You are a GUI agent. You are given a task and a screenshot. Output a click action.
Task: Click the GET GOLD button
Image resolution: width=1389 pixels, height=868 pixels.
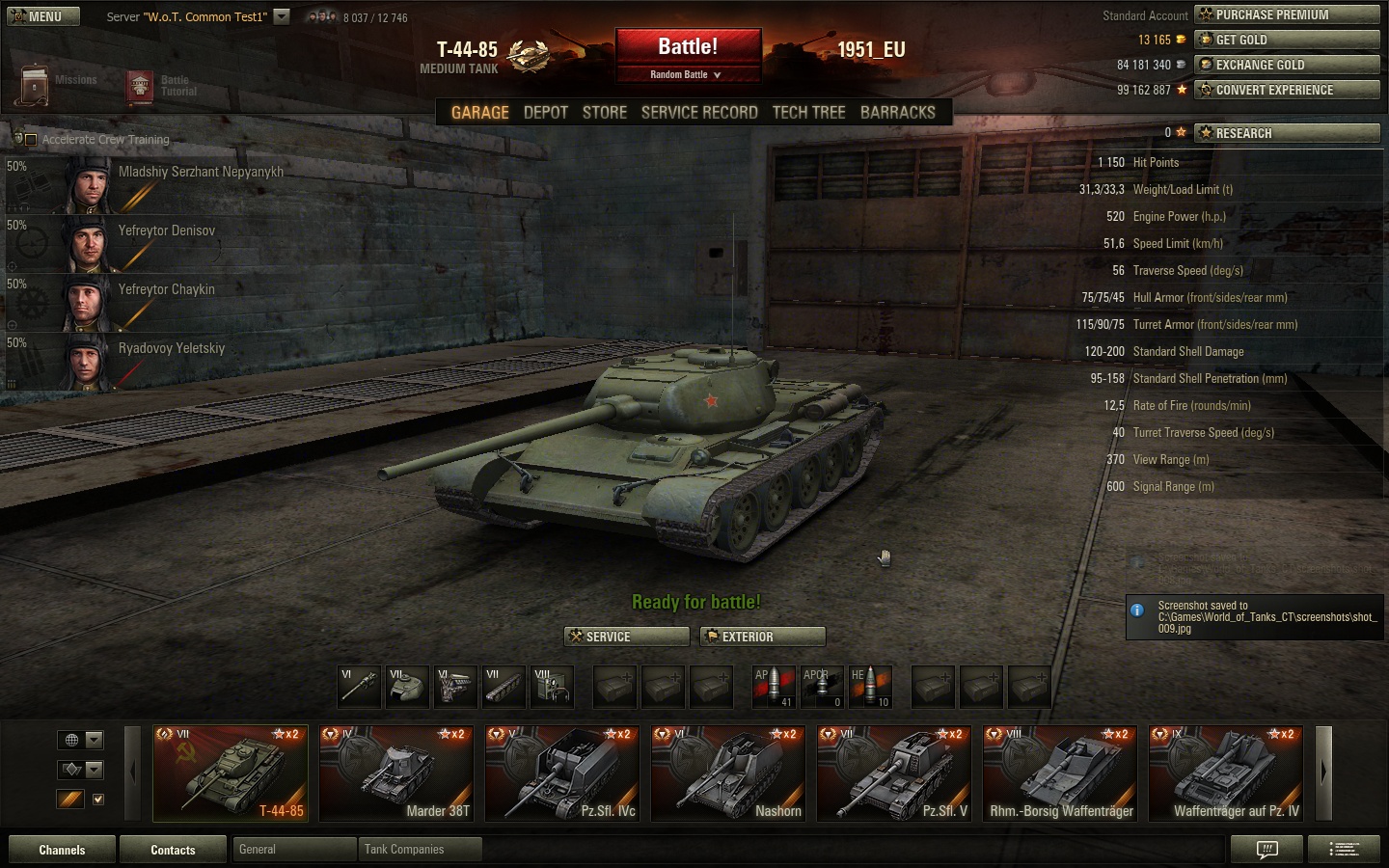pos(1287,40)
